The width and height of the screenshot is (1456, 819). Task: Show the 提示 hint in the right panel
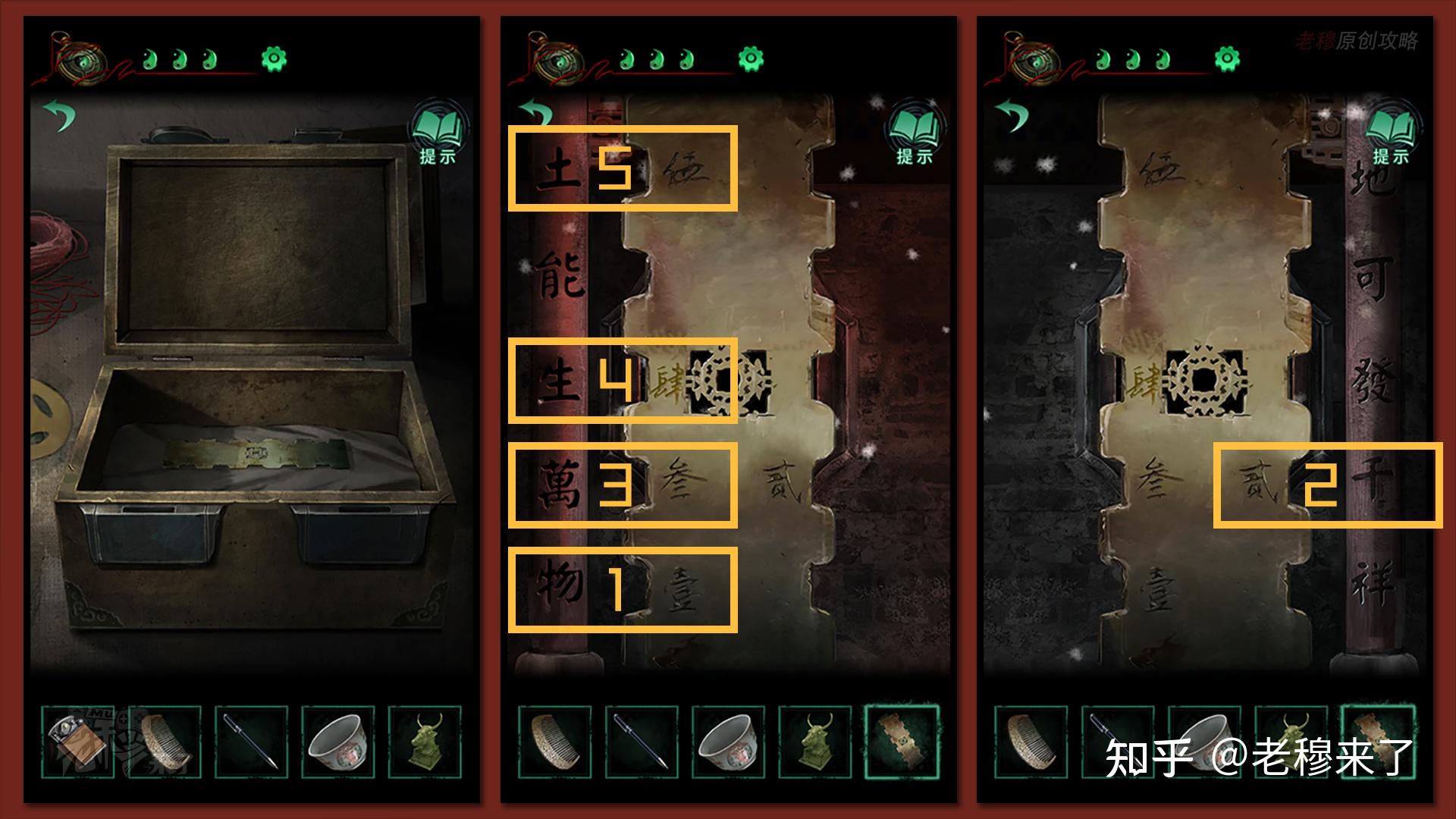pyautogui.click(x=1391, y=133)
